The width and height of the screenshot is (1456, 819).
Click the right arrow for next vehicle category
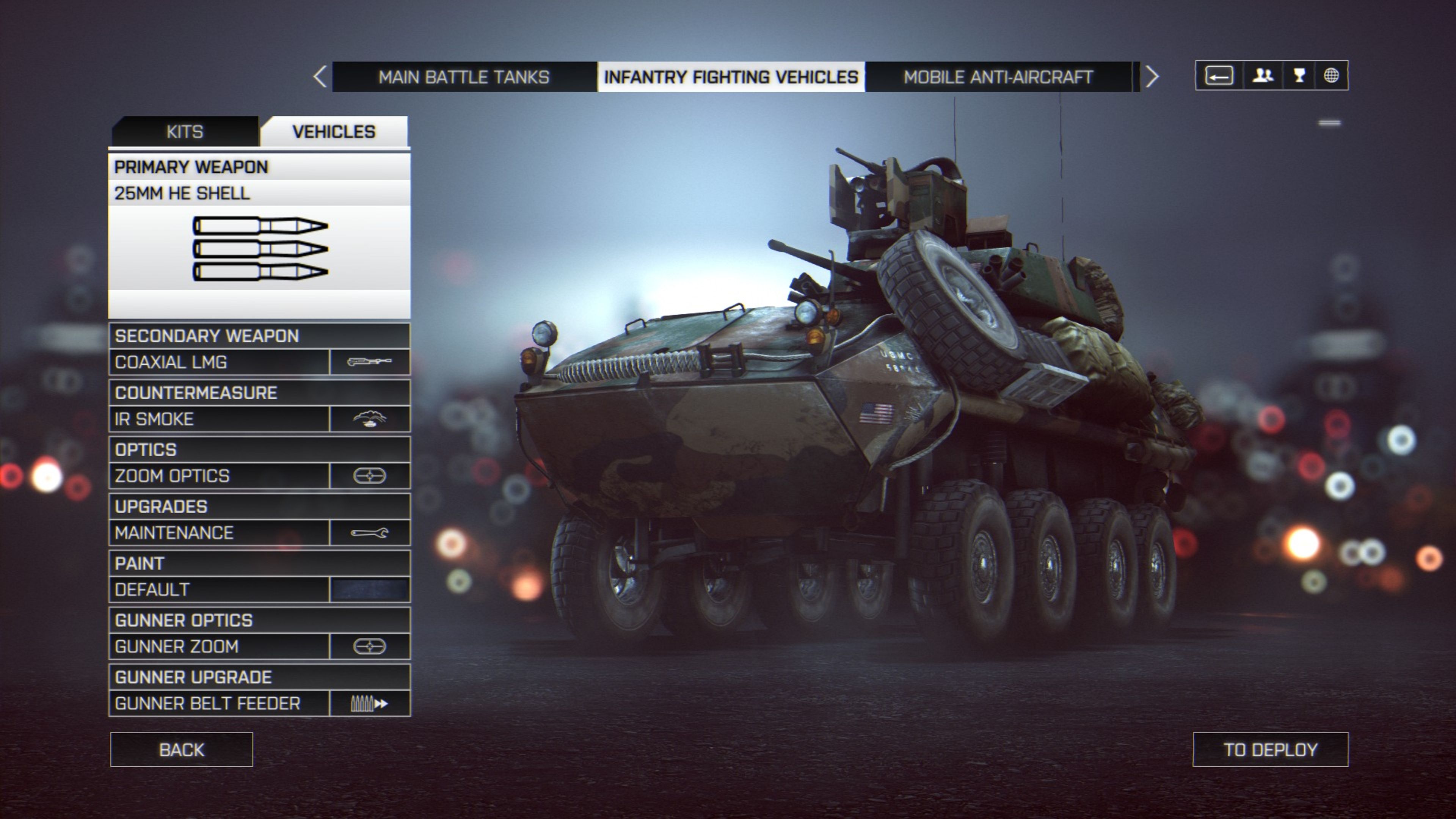1152,77
